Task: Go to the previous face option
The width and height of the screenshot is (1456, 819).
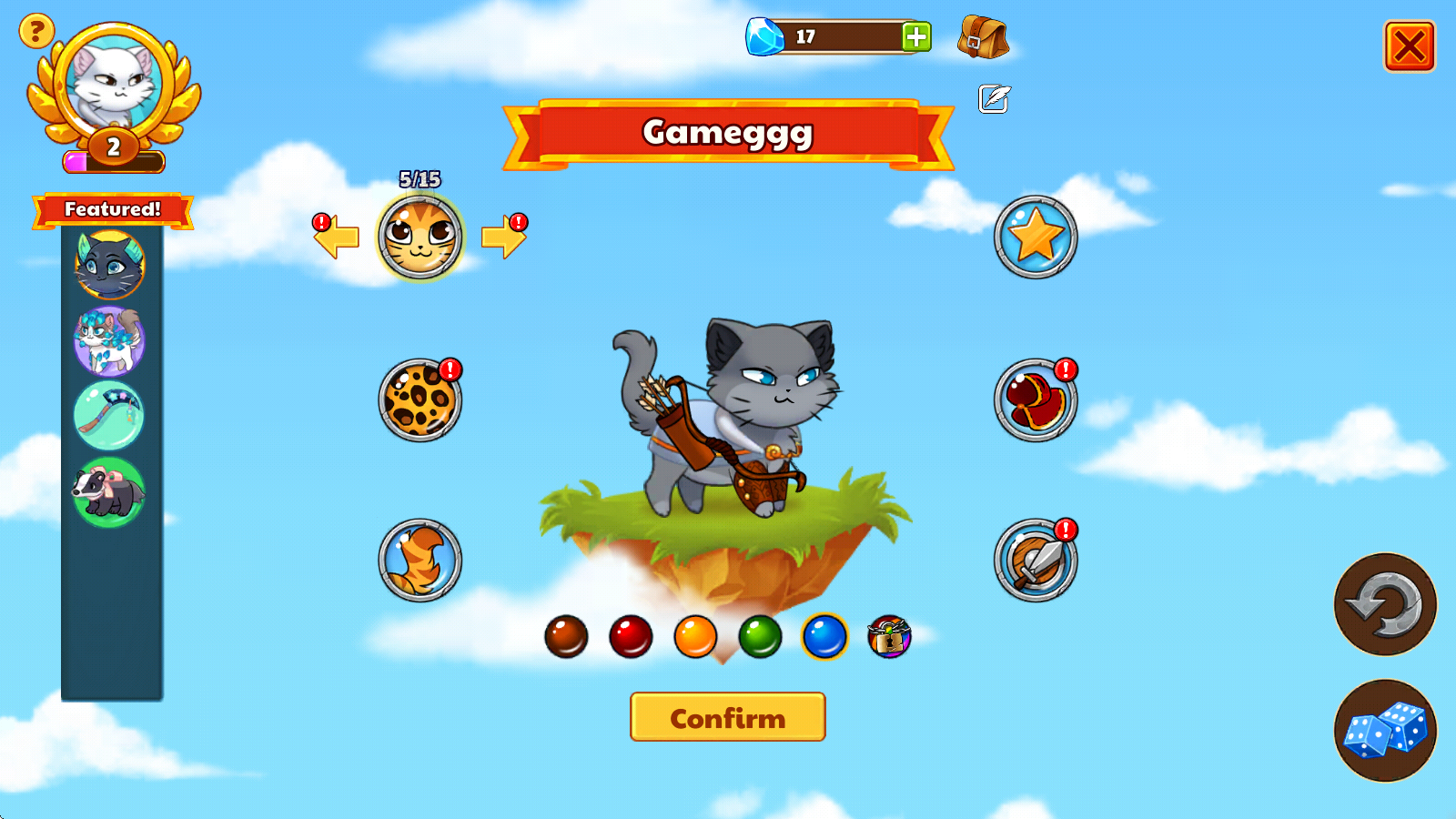Action: tap(337, 237)
